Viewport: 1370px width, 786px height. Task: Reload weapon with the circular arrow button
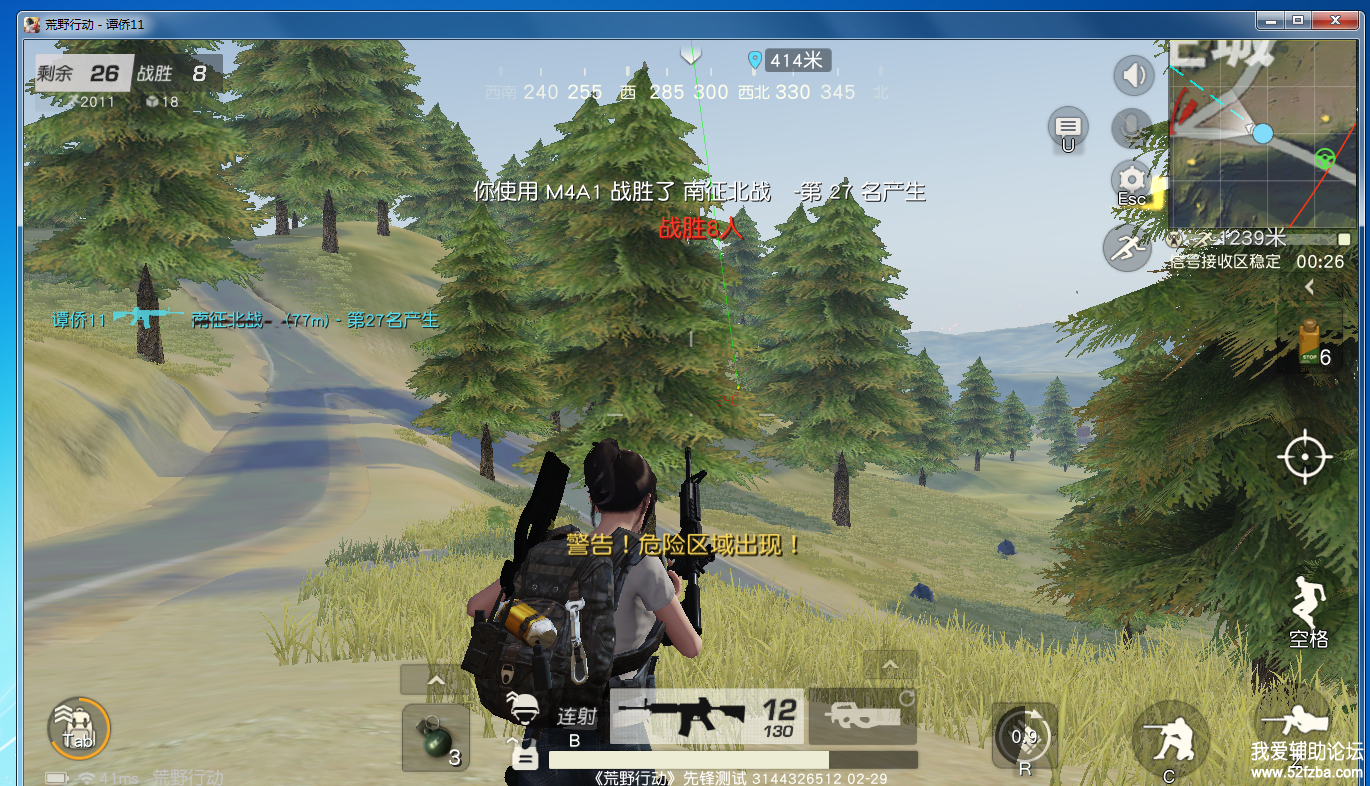pyautogui.click(x=1024, y=738)
